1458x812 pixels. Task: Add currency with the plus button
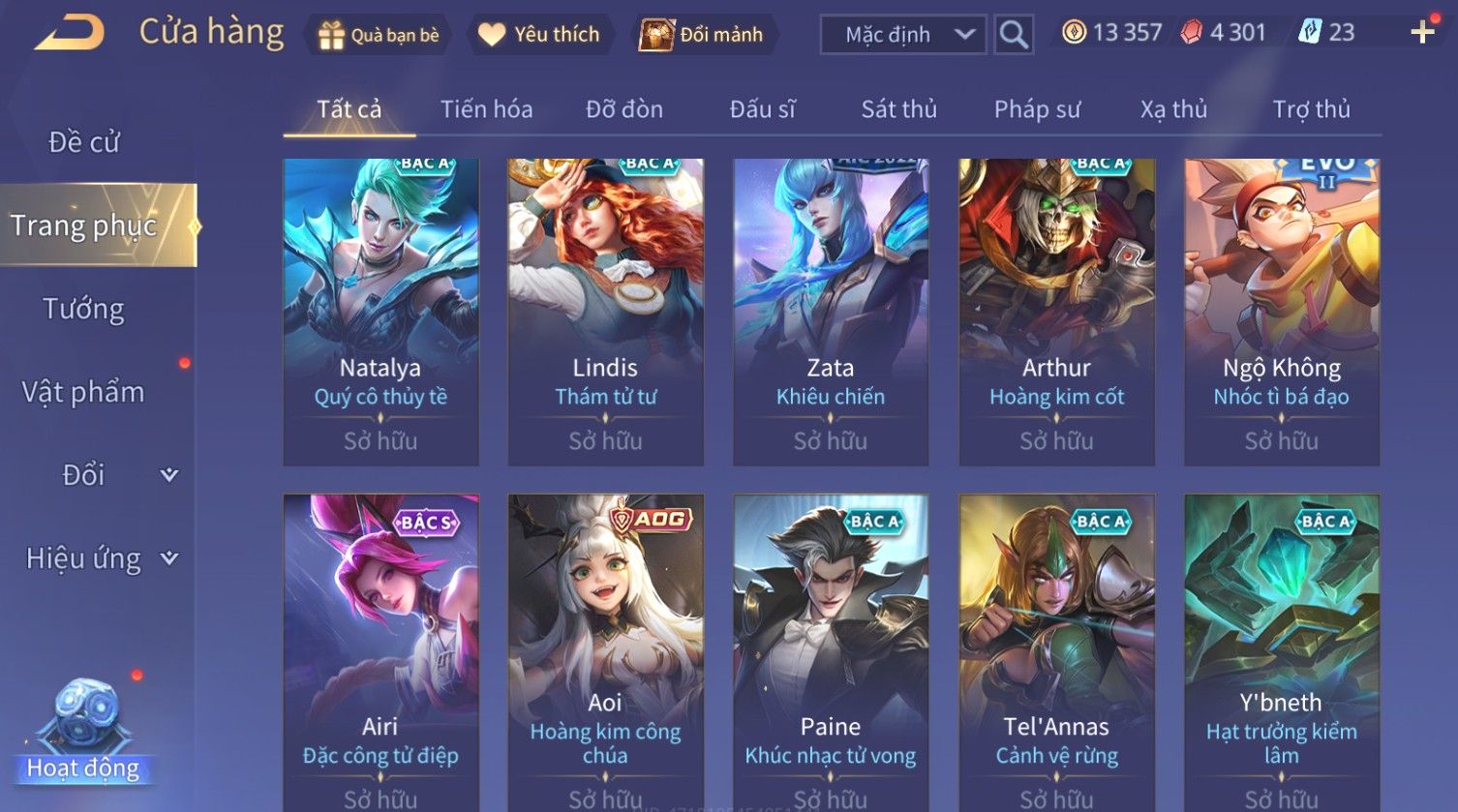(x=1422, y=33)
